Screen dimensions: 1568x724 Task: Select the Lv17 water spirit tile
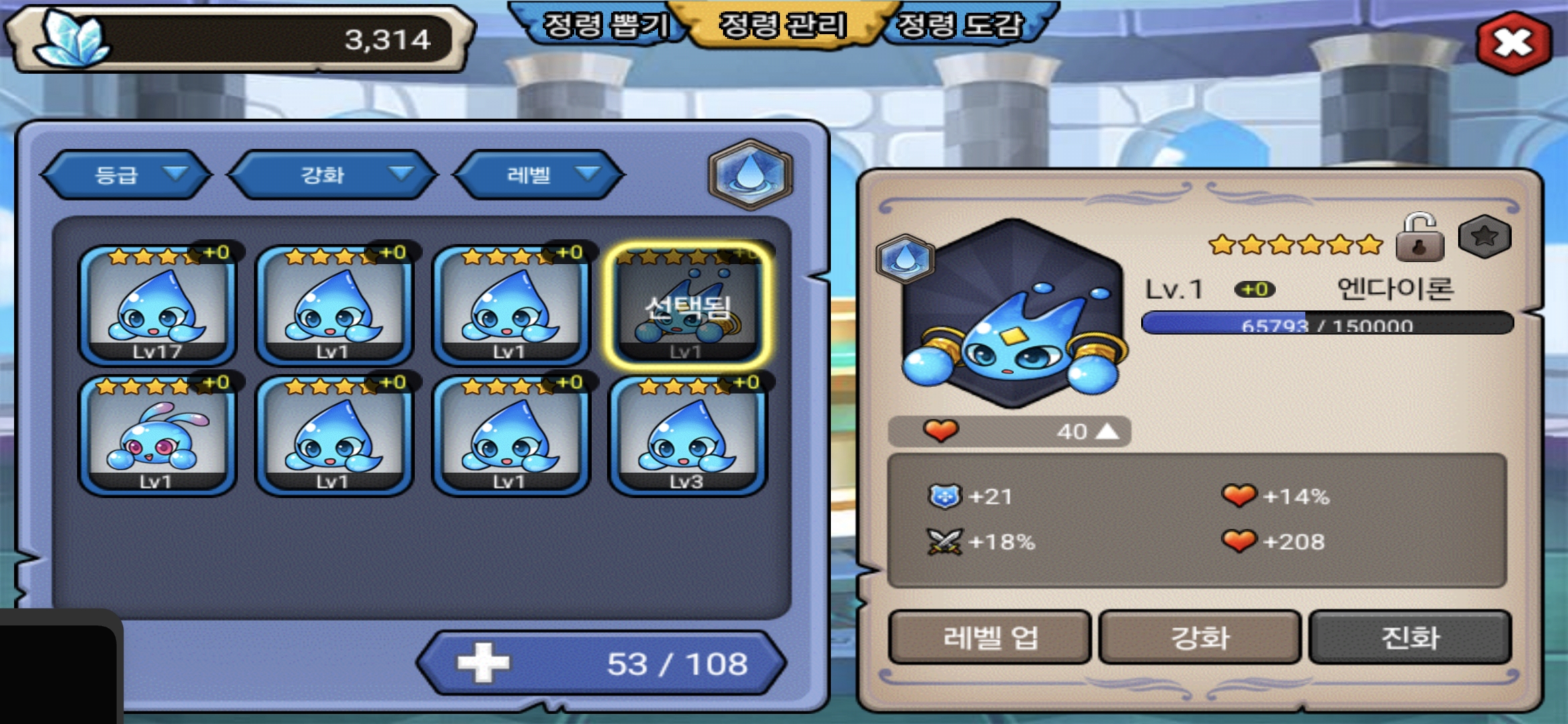point(157,305)
